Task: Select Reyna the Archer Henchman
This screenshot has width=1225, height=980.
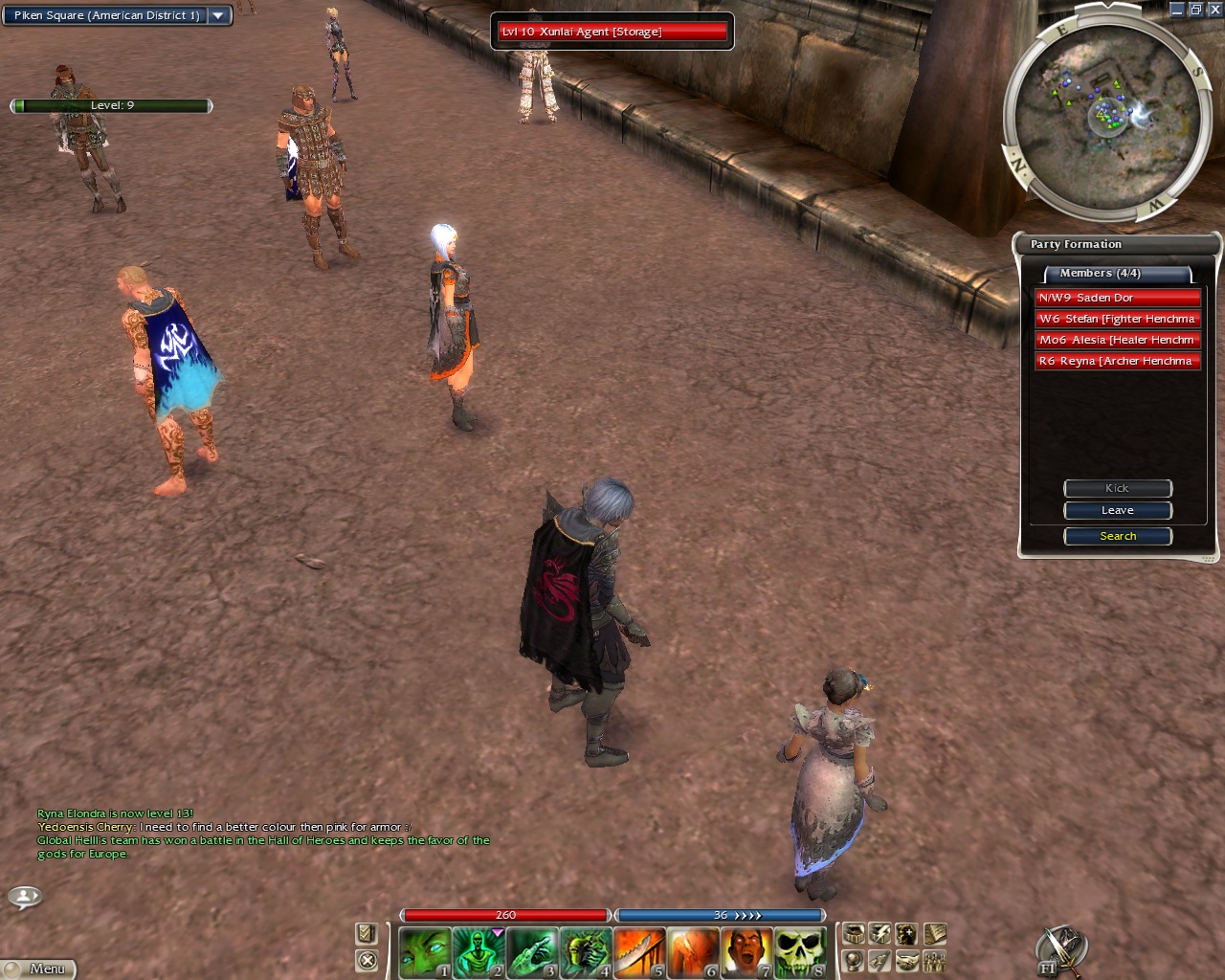Action: (1117, 361)
